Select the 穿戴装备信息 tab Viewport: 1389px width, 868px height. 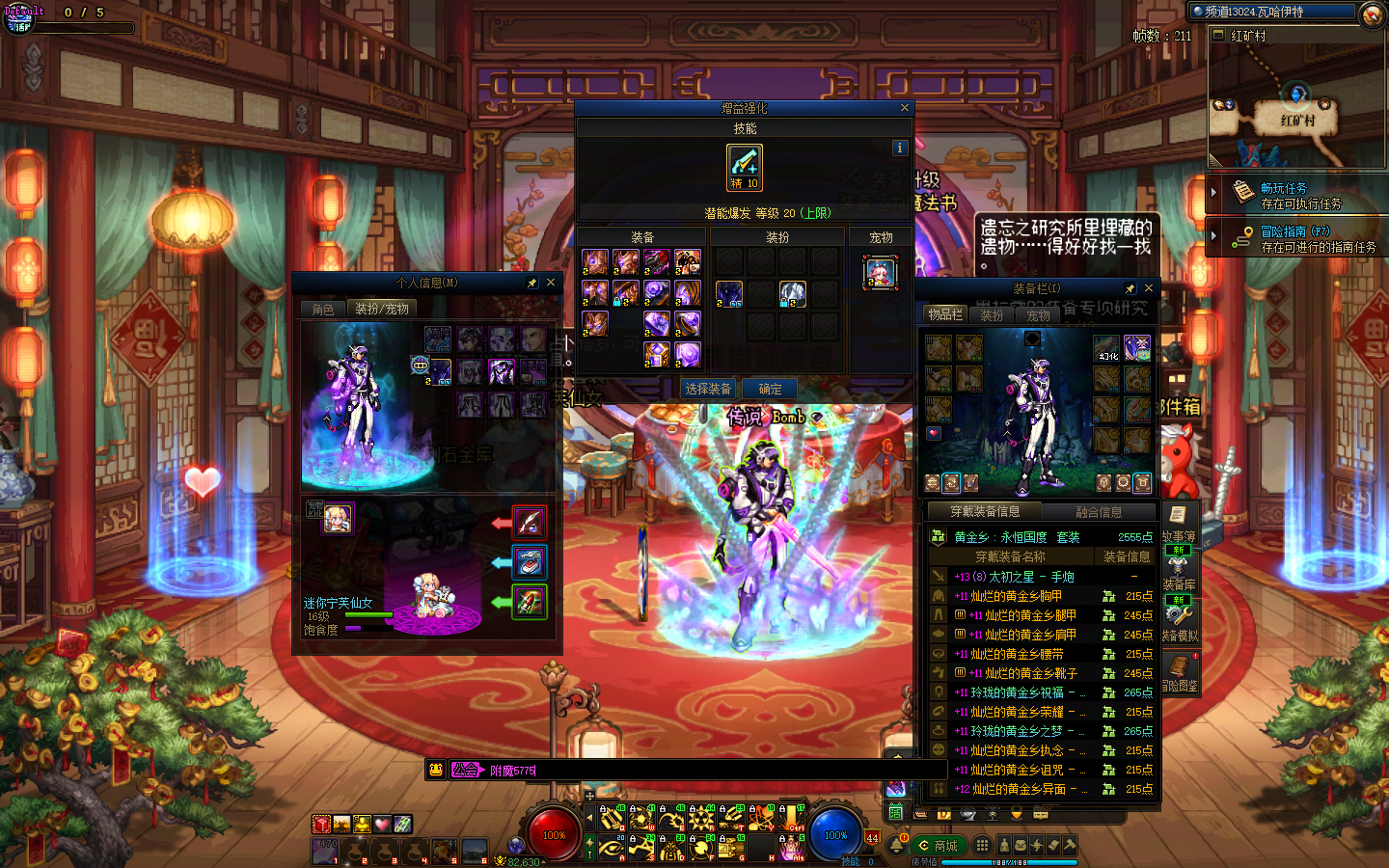tap(985, 512)
